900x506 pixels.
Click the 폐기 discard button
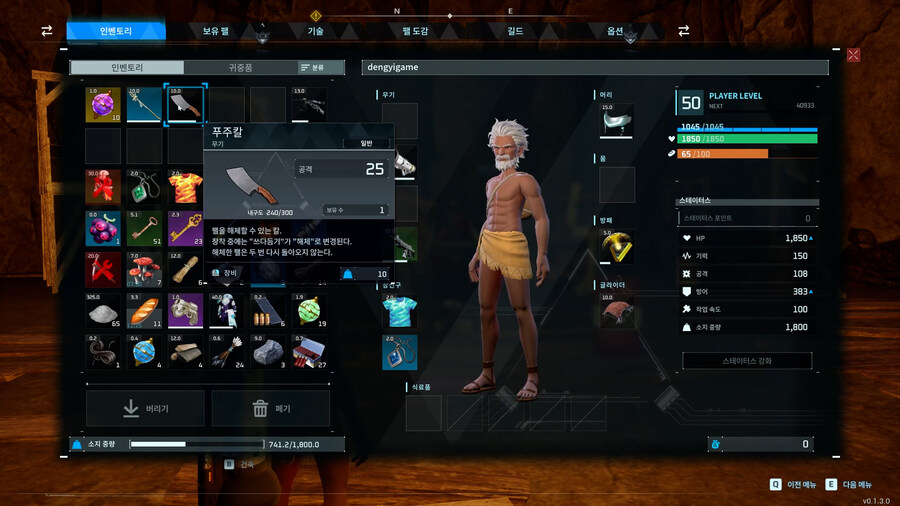coord(270,408)
